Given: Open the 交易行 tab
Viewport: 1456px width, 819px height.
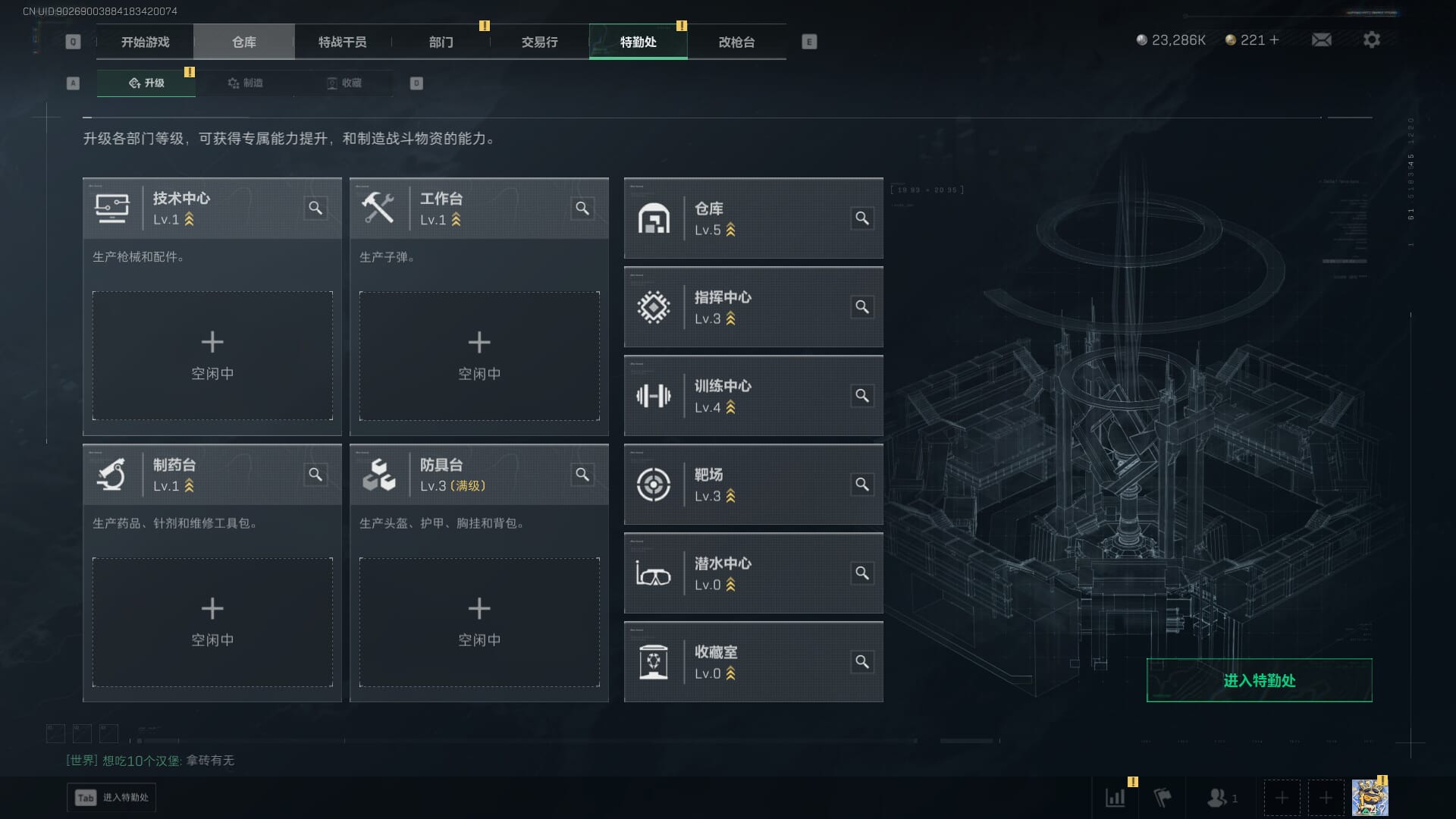Looking at the screenshot, I should tap(539, 42).
